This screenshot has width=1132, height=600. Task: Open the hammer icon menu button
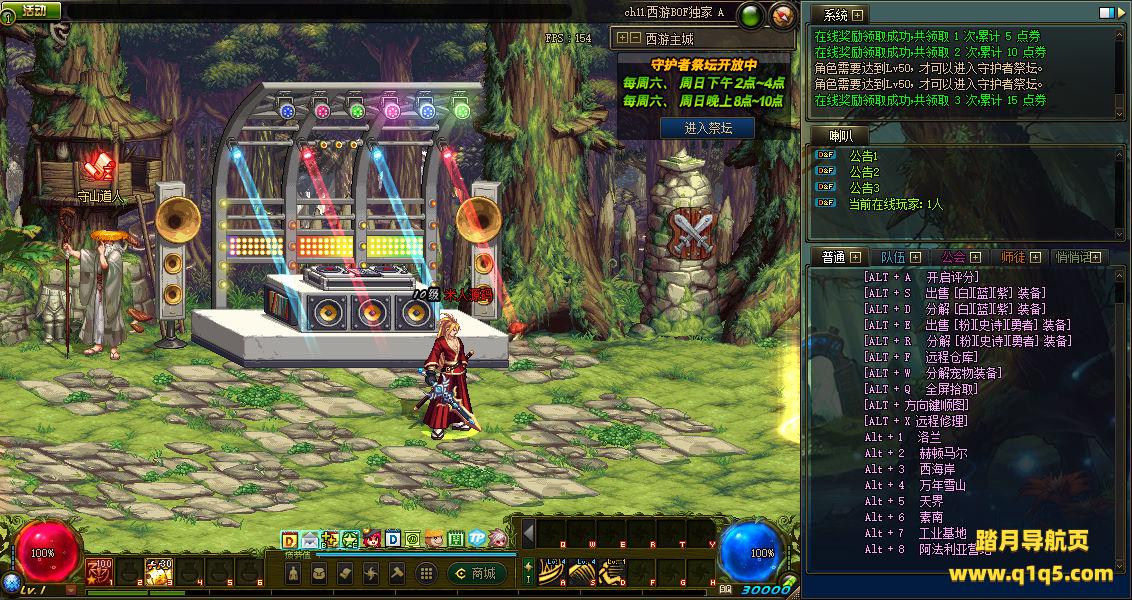(396, 573)
